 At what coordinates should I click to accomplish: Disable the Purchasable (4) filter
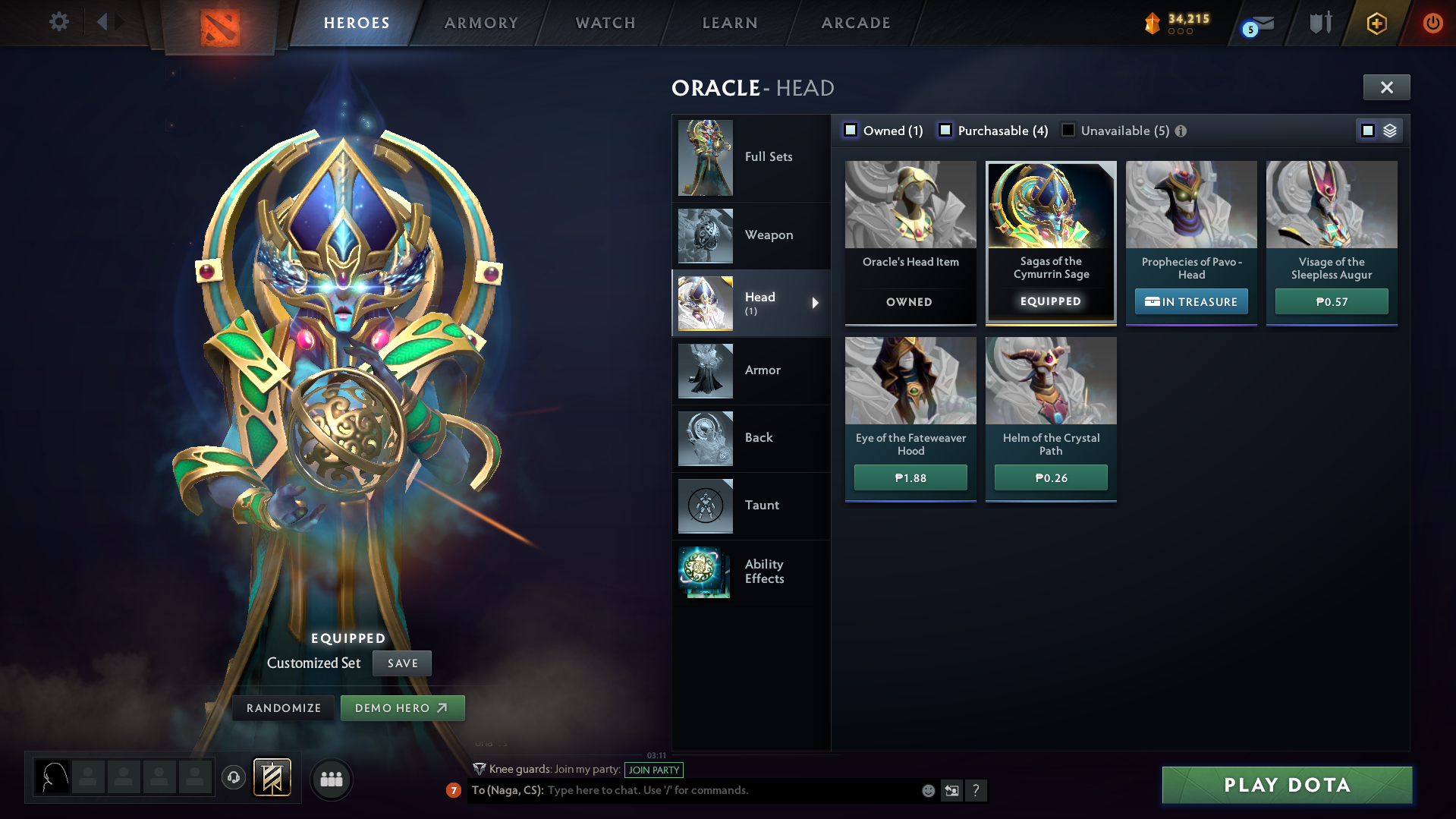point(945,131)
